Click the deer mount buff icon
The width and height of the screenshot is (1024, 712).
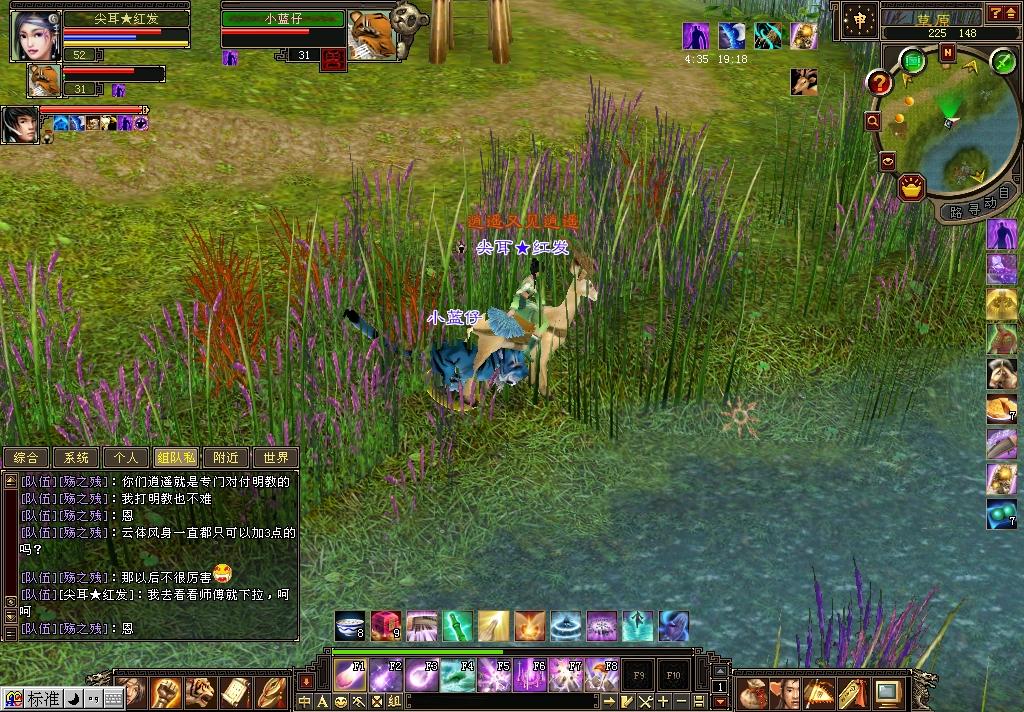tap(803, 82)
